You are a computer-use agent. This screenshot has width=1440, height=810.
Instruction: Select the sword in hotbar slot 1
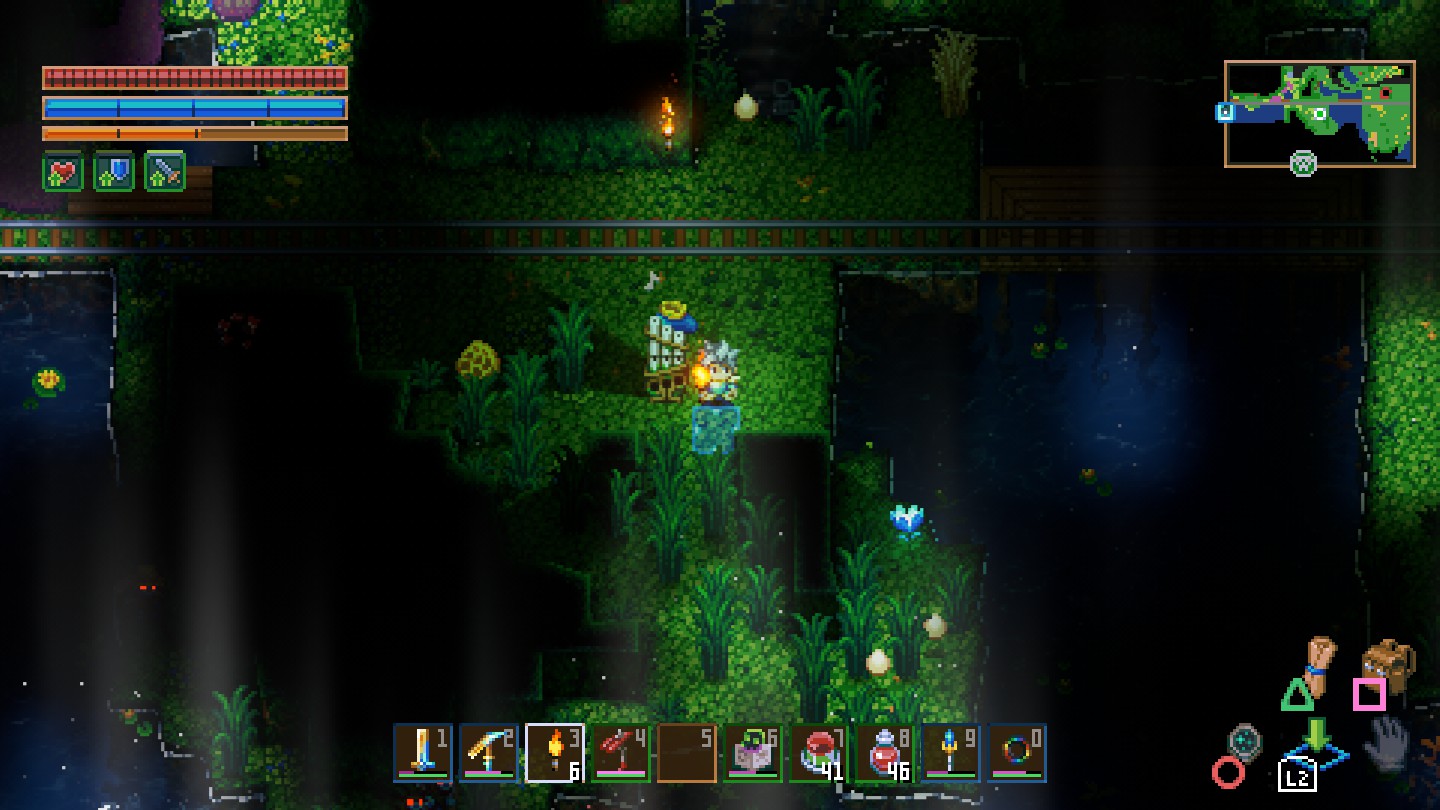tap(423, 753)
